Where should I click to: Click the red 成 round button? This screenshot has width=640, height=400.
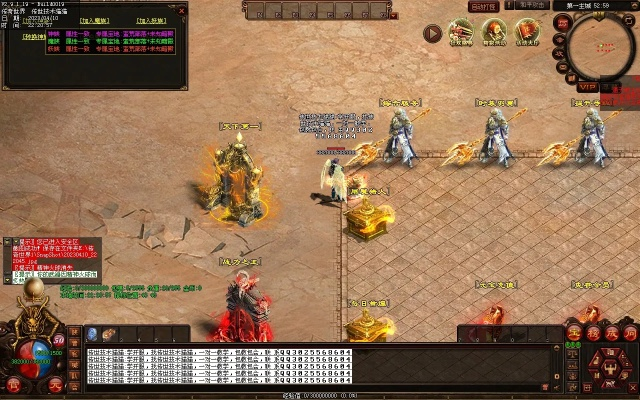pyautogui.click(x=611, y=333)
